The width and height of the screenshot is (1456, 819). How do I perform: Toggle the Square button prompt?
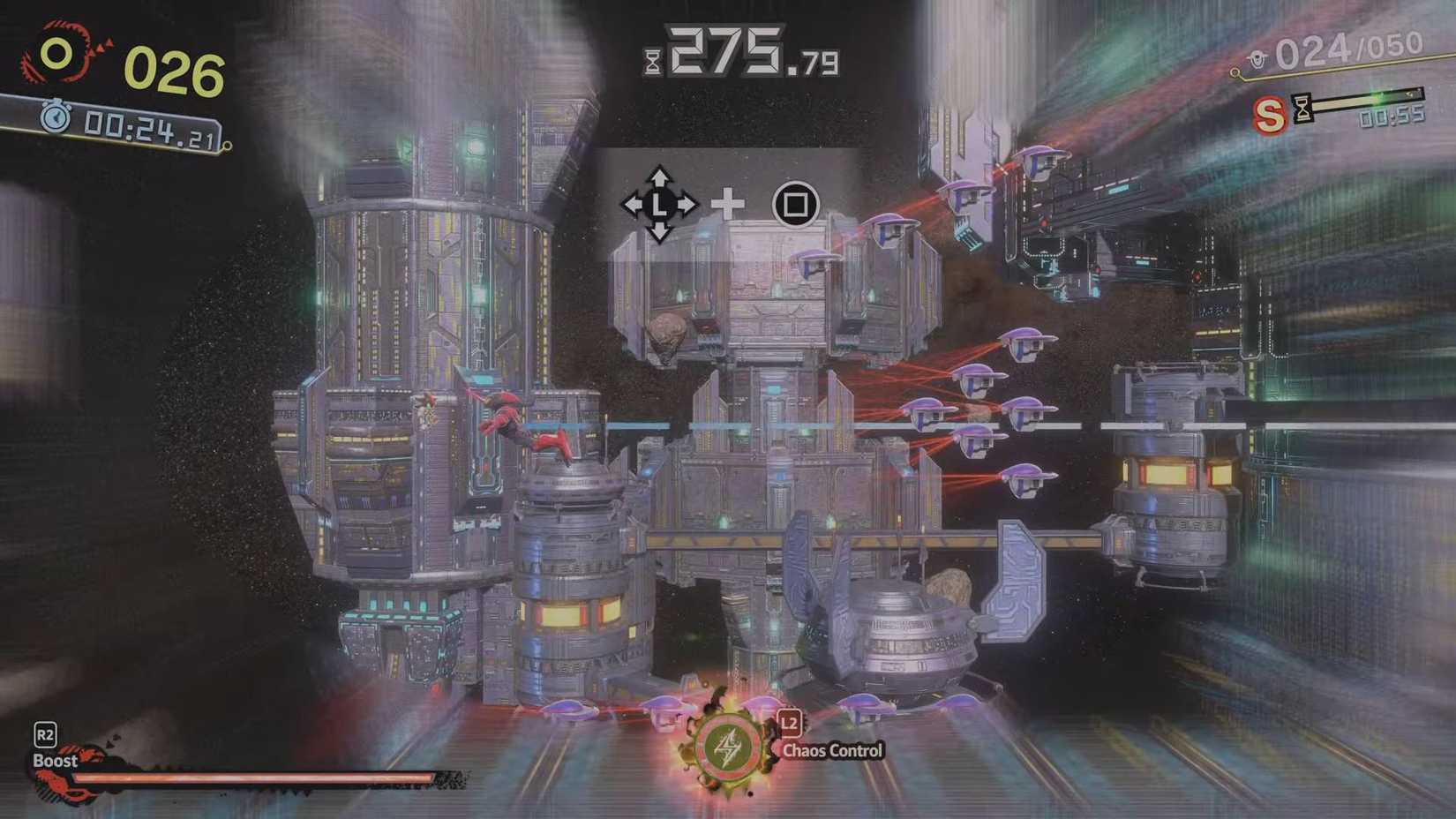pyautogui.click(x=795, y=204)
